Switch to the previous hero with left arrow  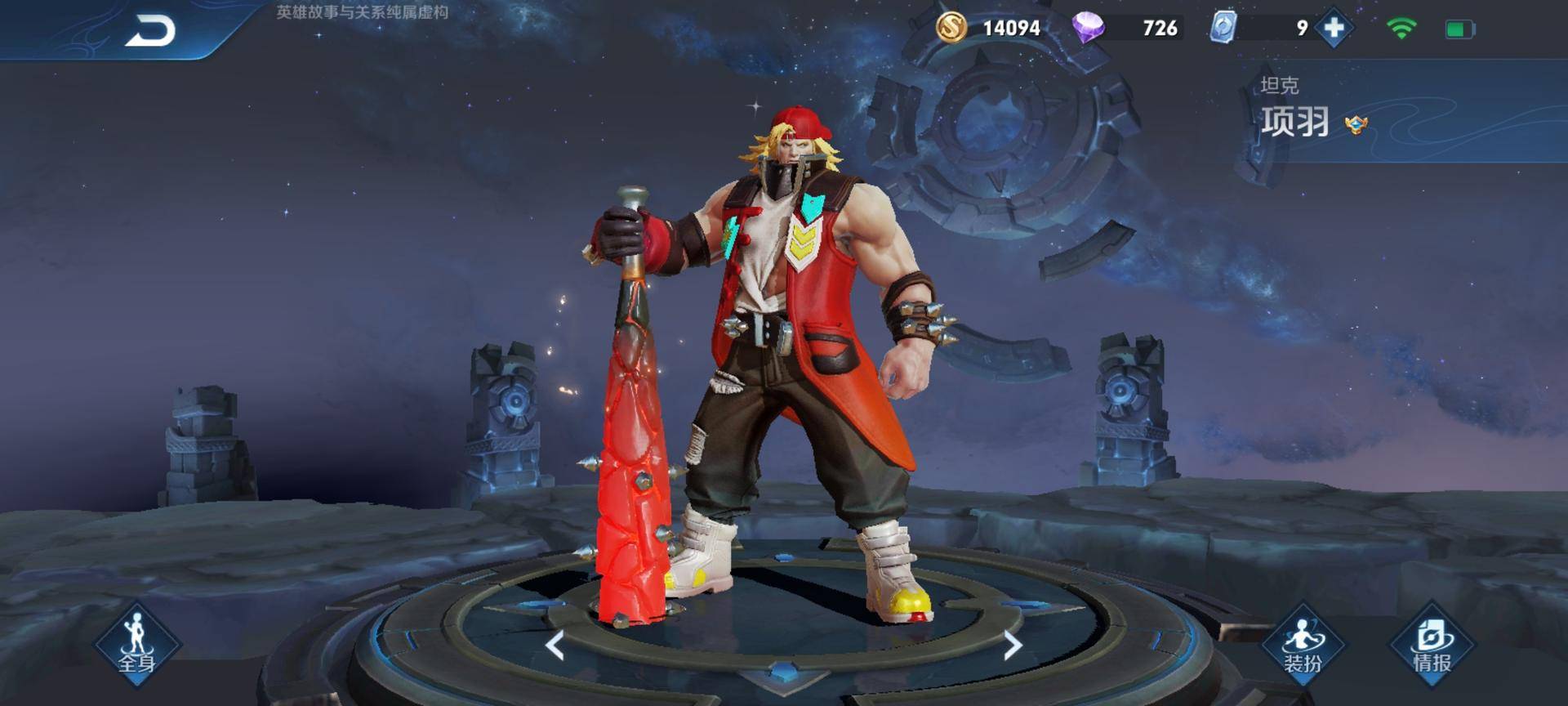pos(555,646)
